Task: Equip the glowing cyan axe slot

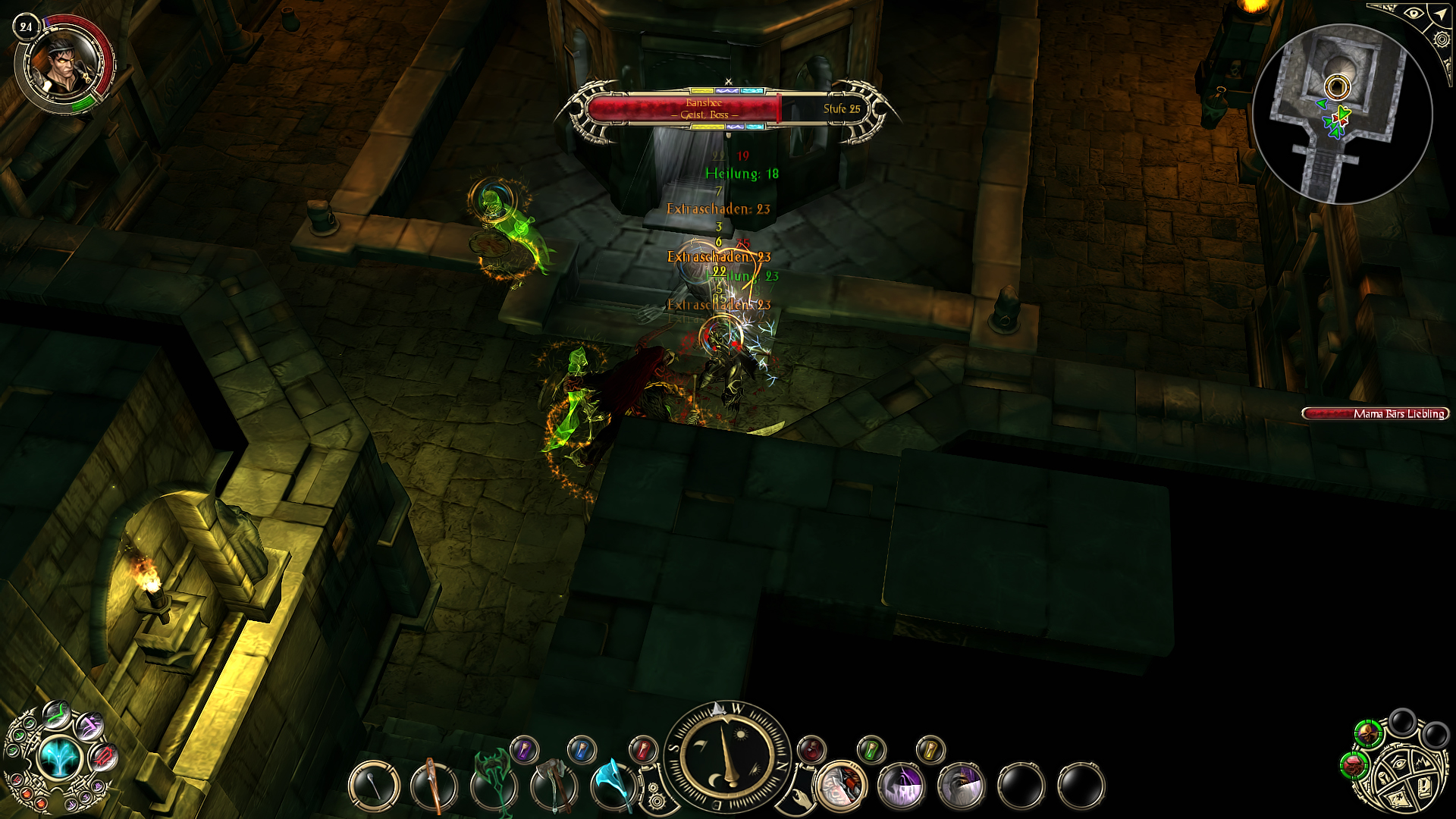Action: coord(615,784)
